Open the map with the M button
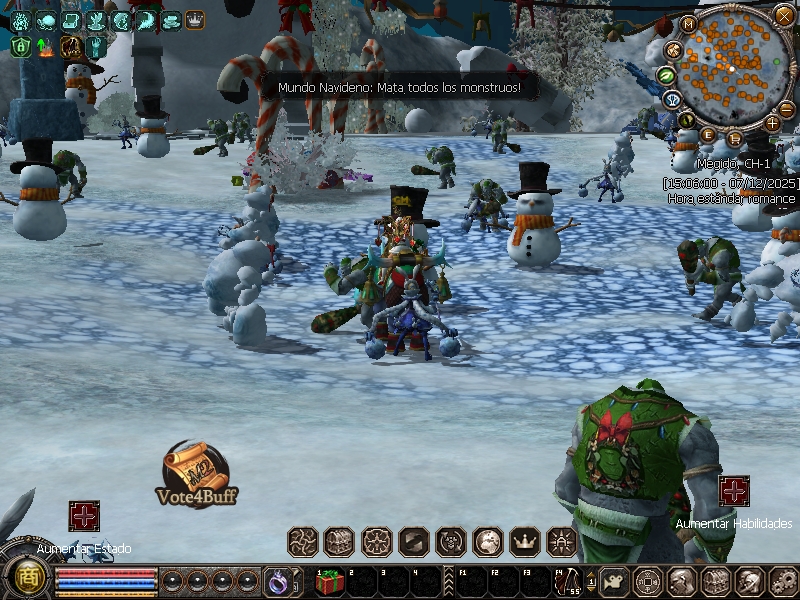Viewport: 800px width, 600px height. pyautogui.click(x=689, y=24)
